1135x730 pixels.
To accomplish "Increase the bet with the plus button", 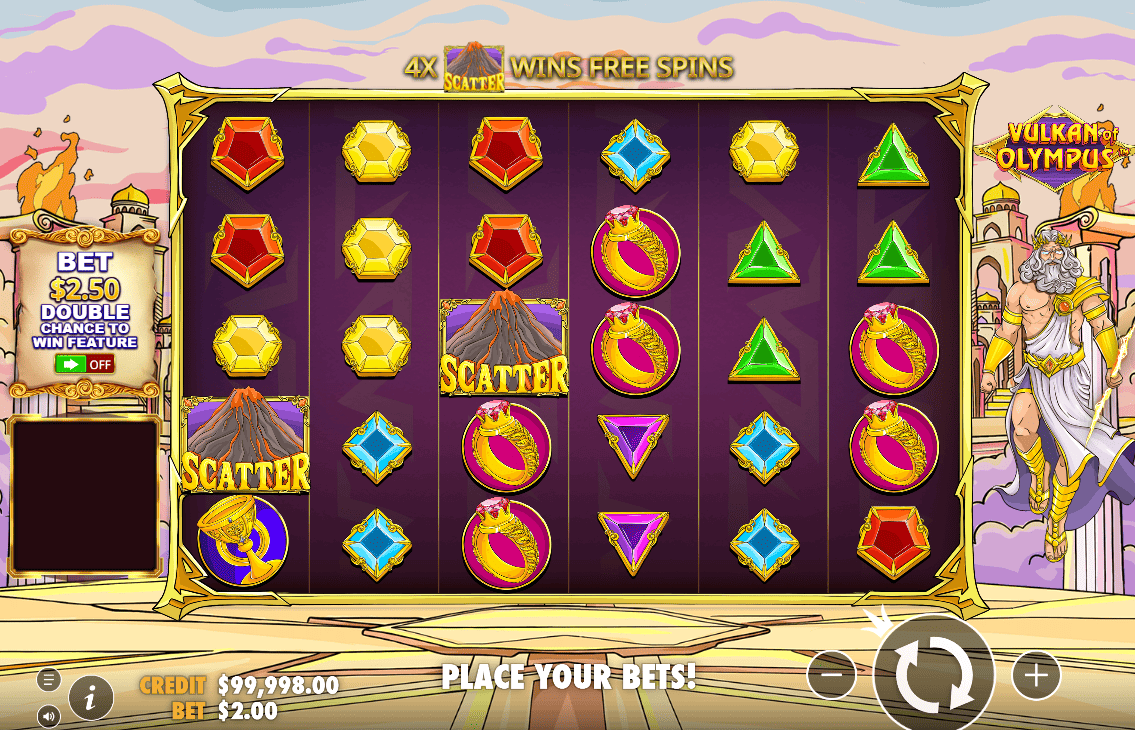I will (1035, 676).
